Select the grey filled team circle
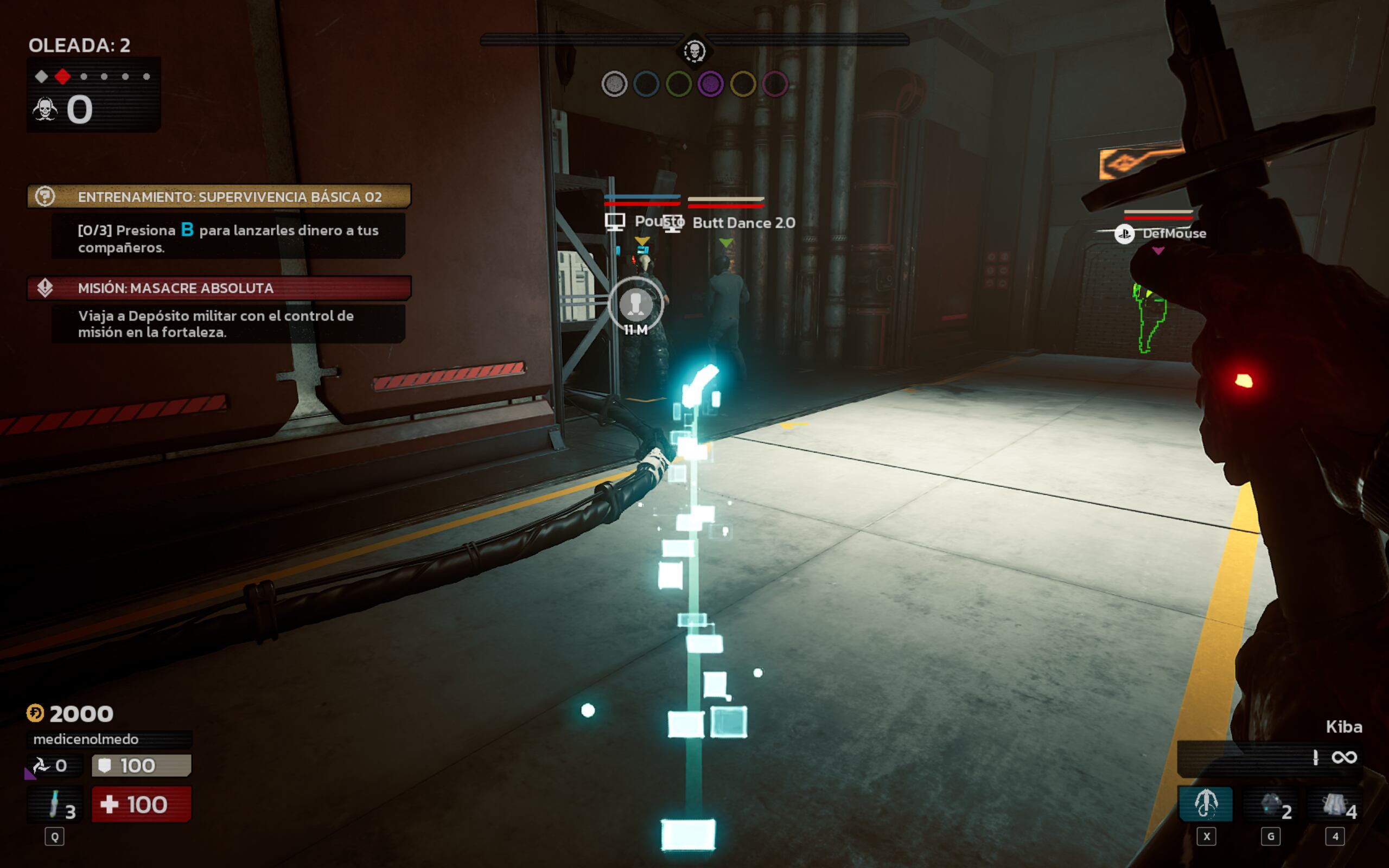1389x868 pixels. tap(614, 85)
